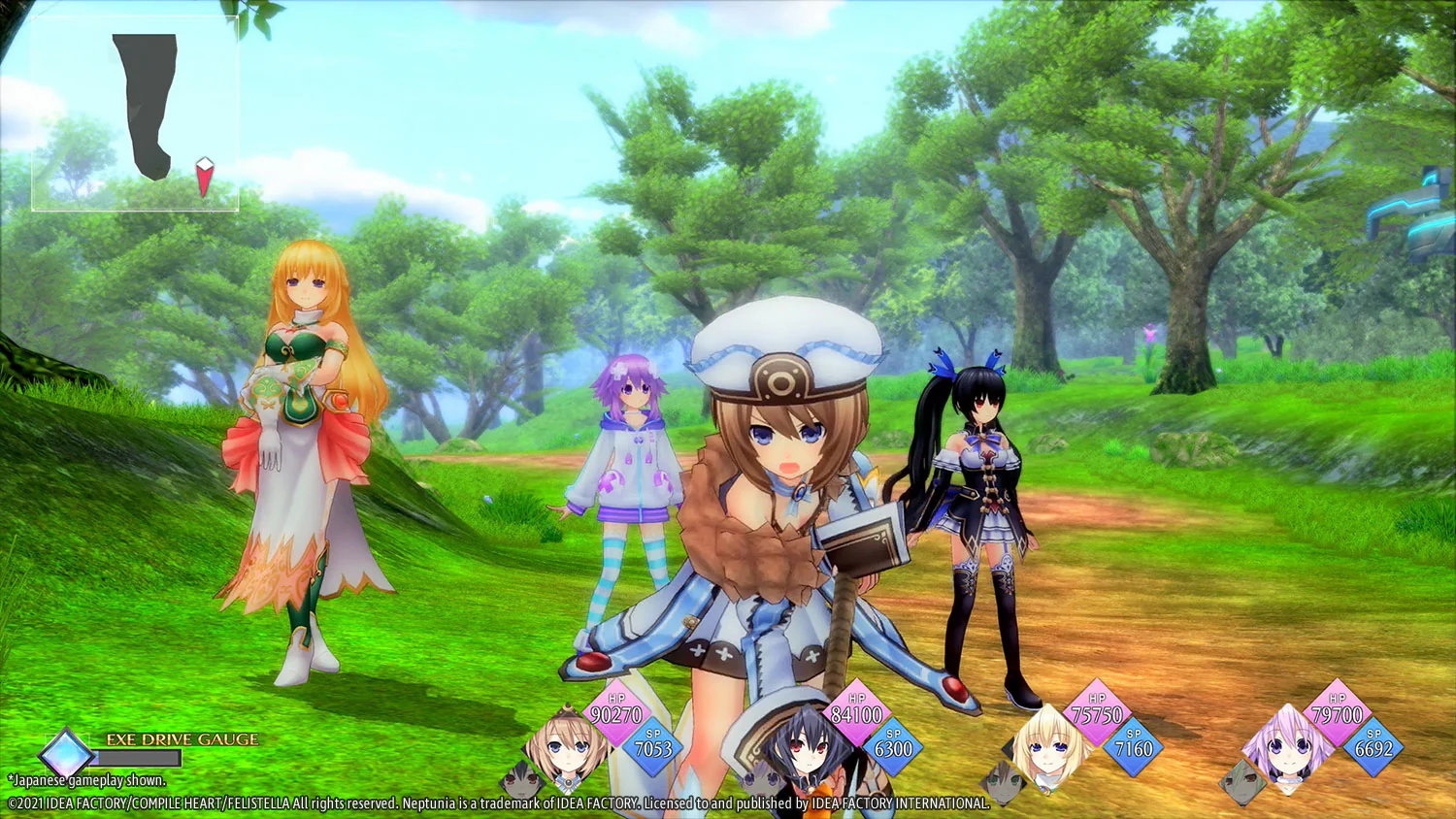The width and height of the screenshot is (1456, 819).
Task: Select the red player marker on the minimap
Action: [204, 175]
